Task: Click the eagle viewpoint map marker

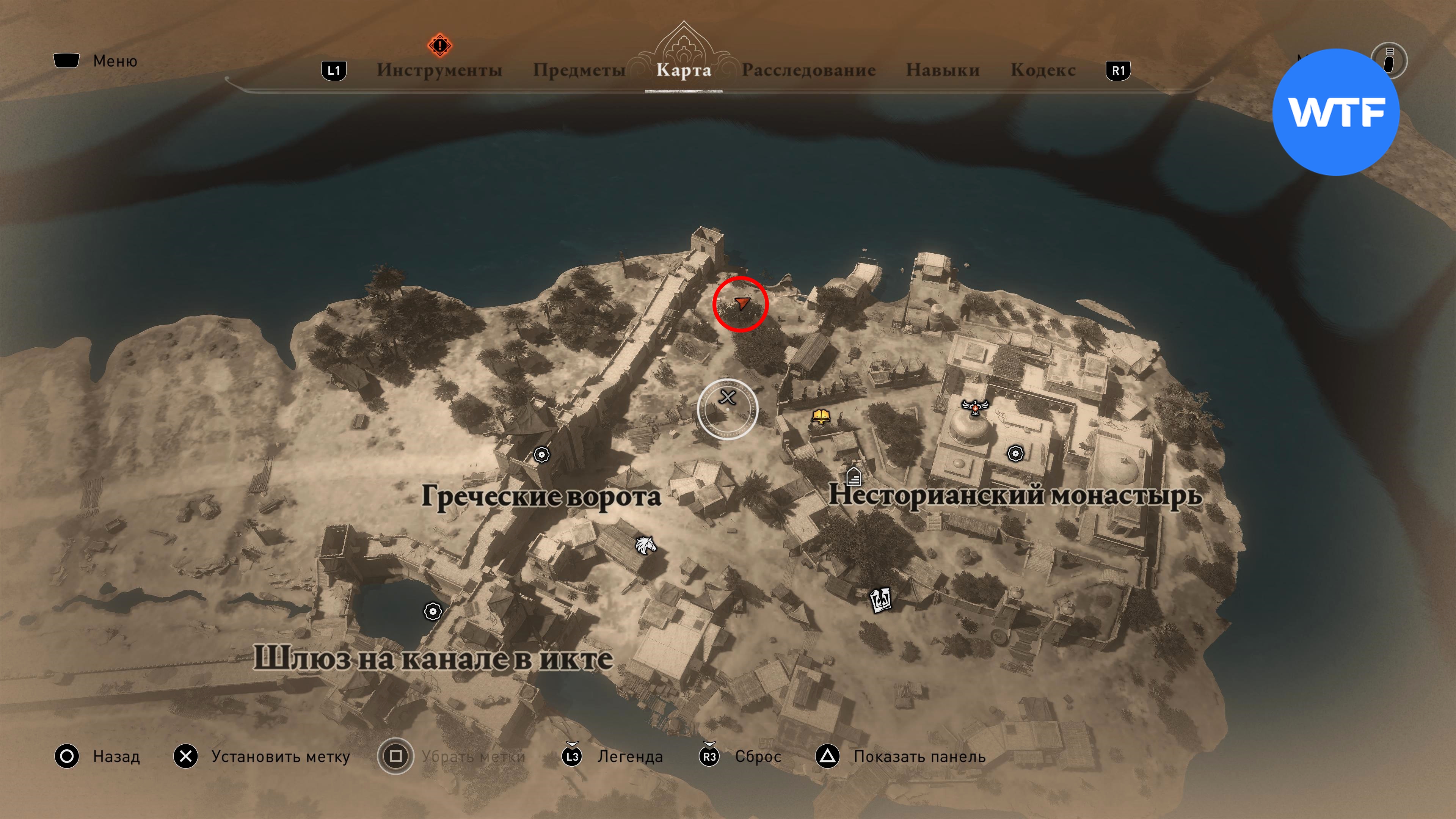Action: coord(974,406)
